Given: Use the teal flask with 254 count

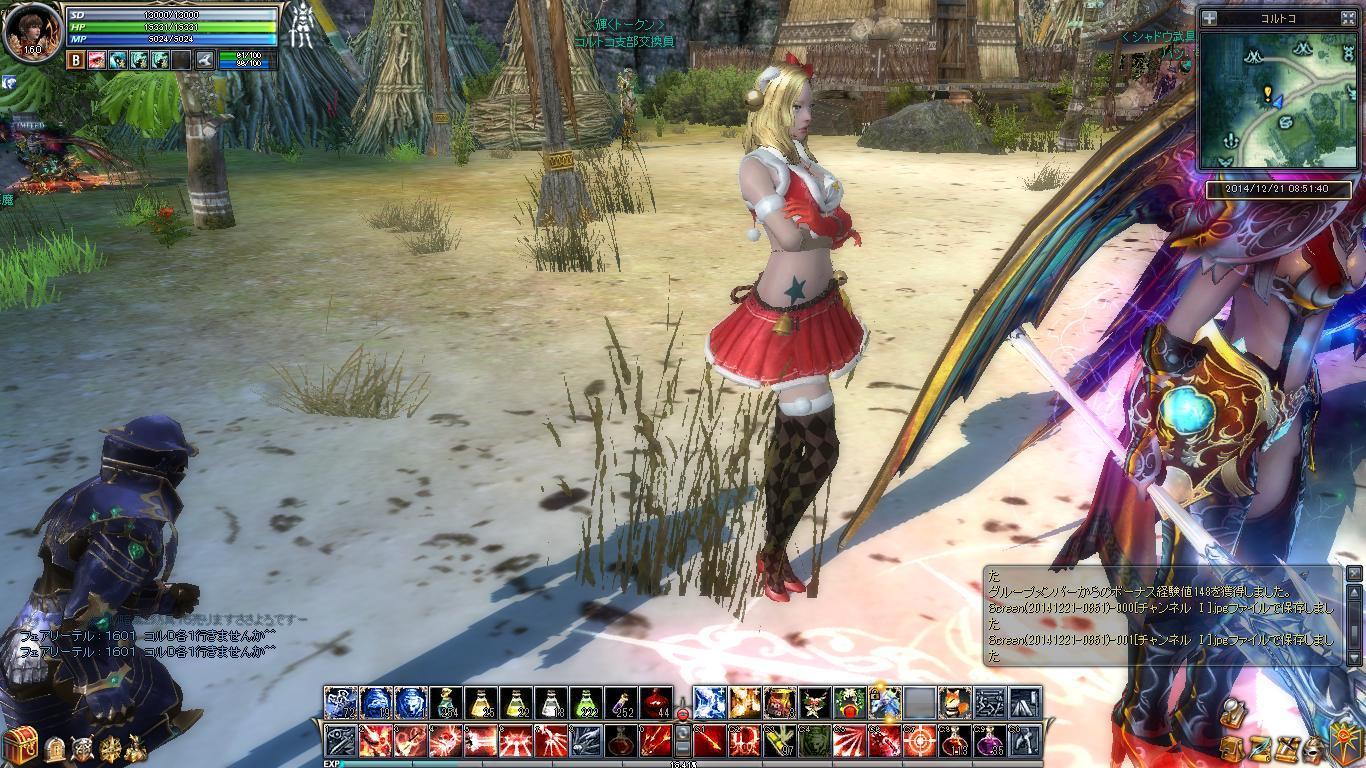Looking at the screenshot, I should coord(447,703).
